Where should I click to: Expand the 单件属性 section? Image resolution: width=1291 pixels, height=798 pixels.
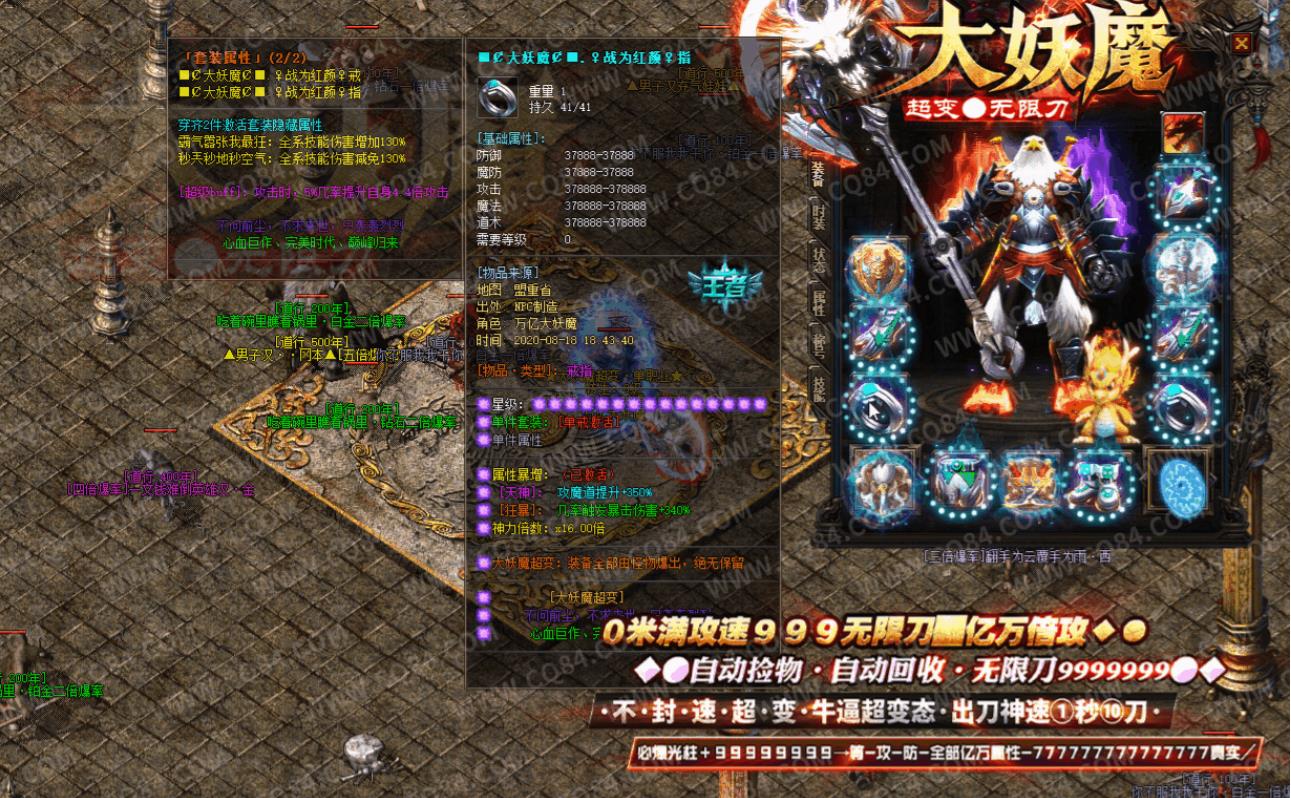click(x=516, y=441)
